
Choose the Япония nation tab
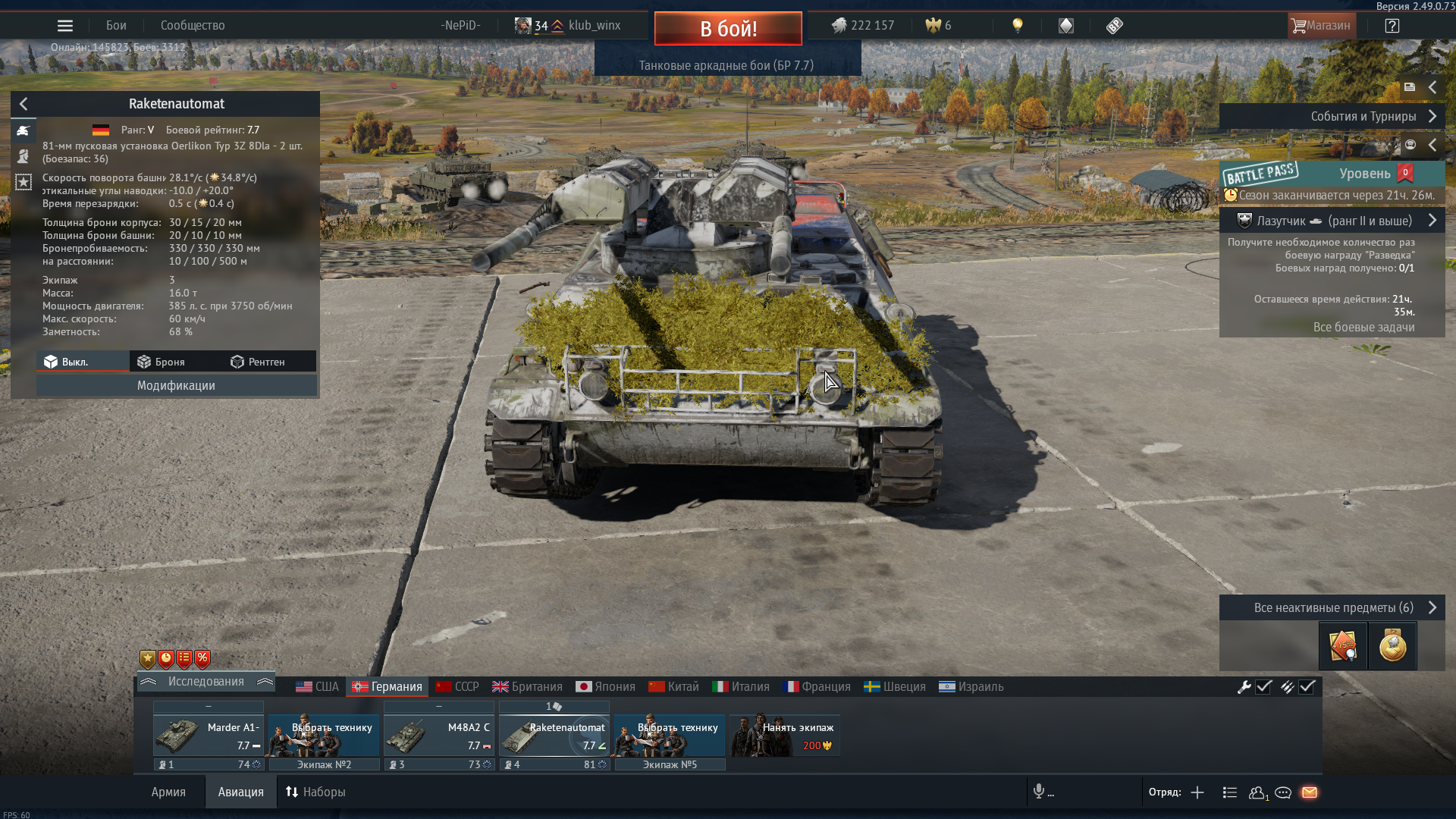point(605,686)
